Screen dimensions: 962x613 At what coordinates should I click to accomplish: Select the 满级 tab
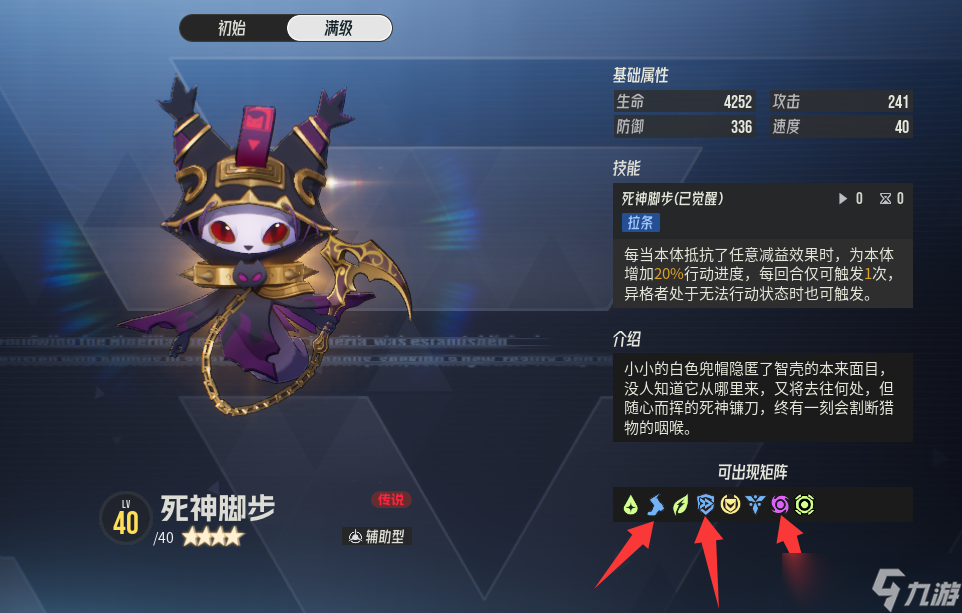tap(338, 28)
